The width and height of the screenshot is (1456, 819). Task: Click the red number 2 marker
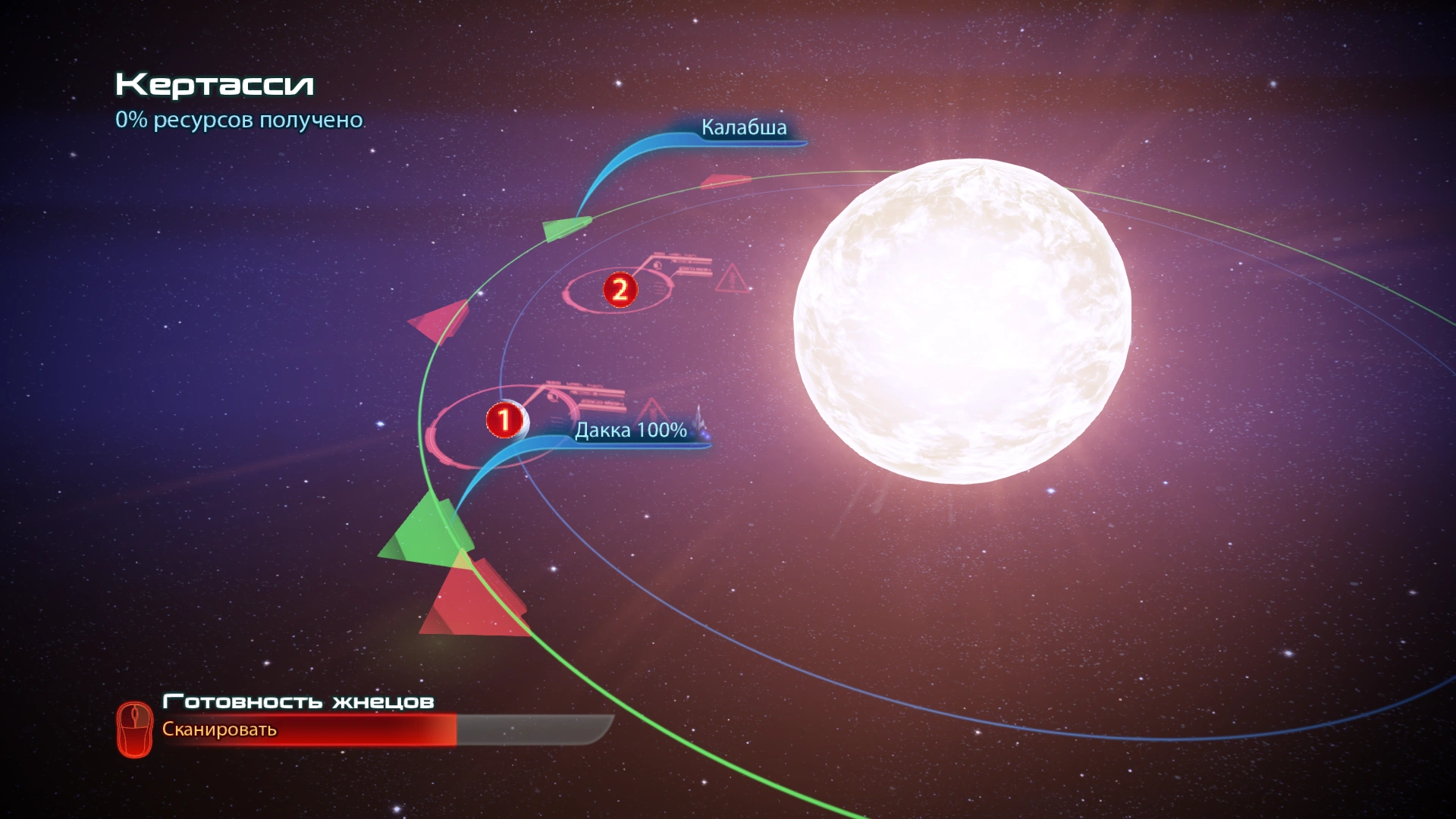(x=620, y=290)
